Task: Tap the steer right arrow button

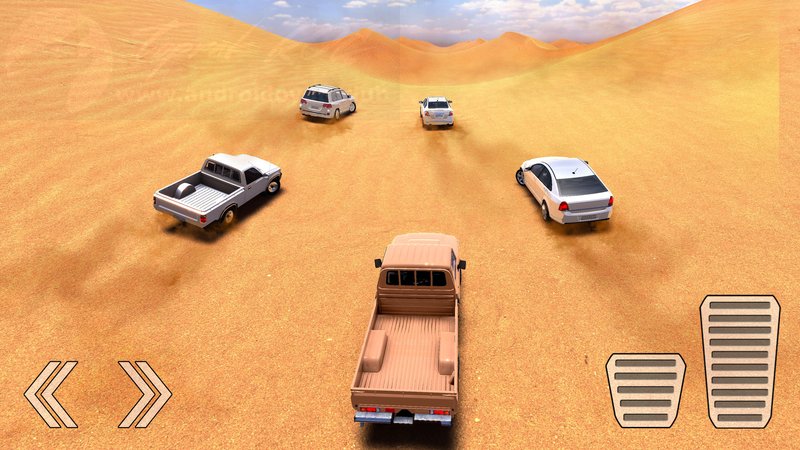Action: 144,393
